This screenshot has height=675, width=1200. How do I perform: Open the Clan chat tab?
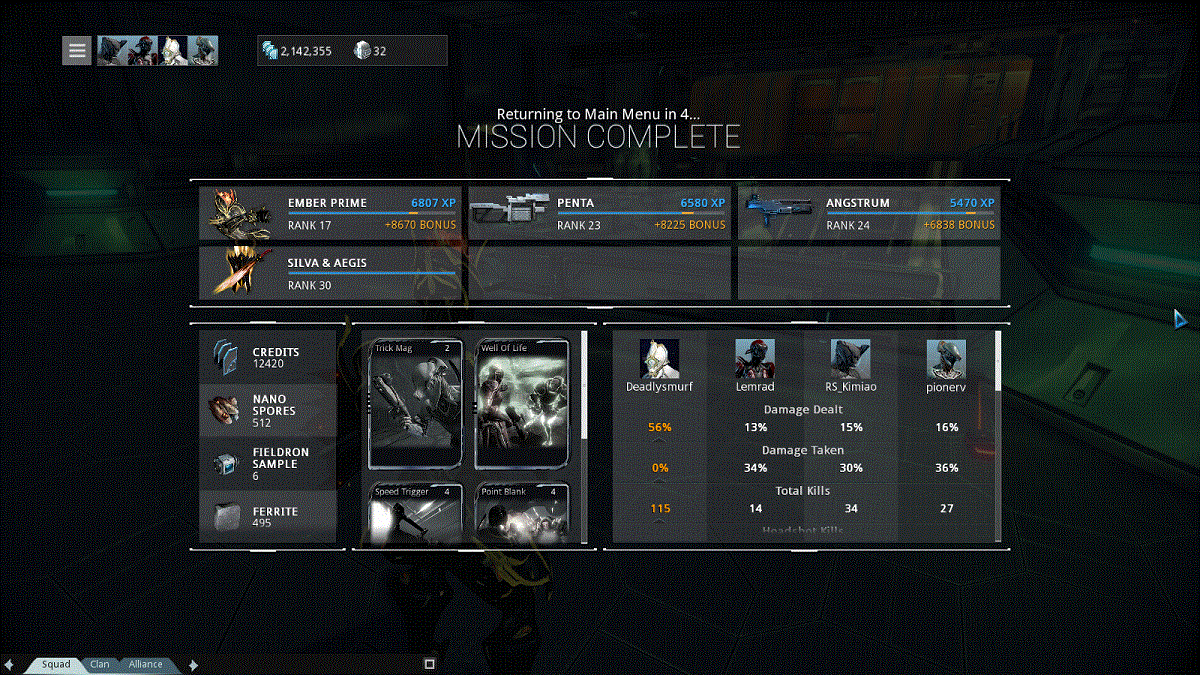point(100,664)
